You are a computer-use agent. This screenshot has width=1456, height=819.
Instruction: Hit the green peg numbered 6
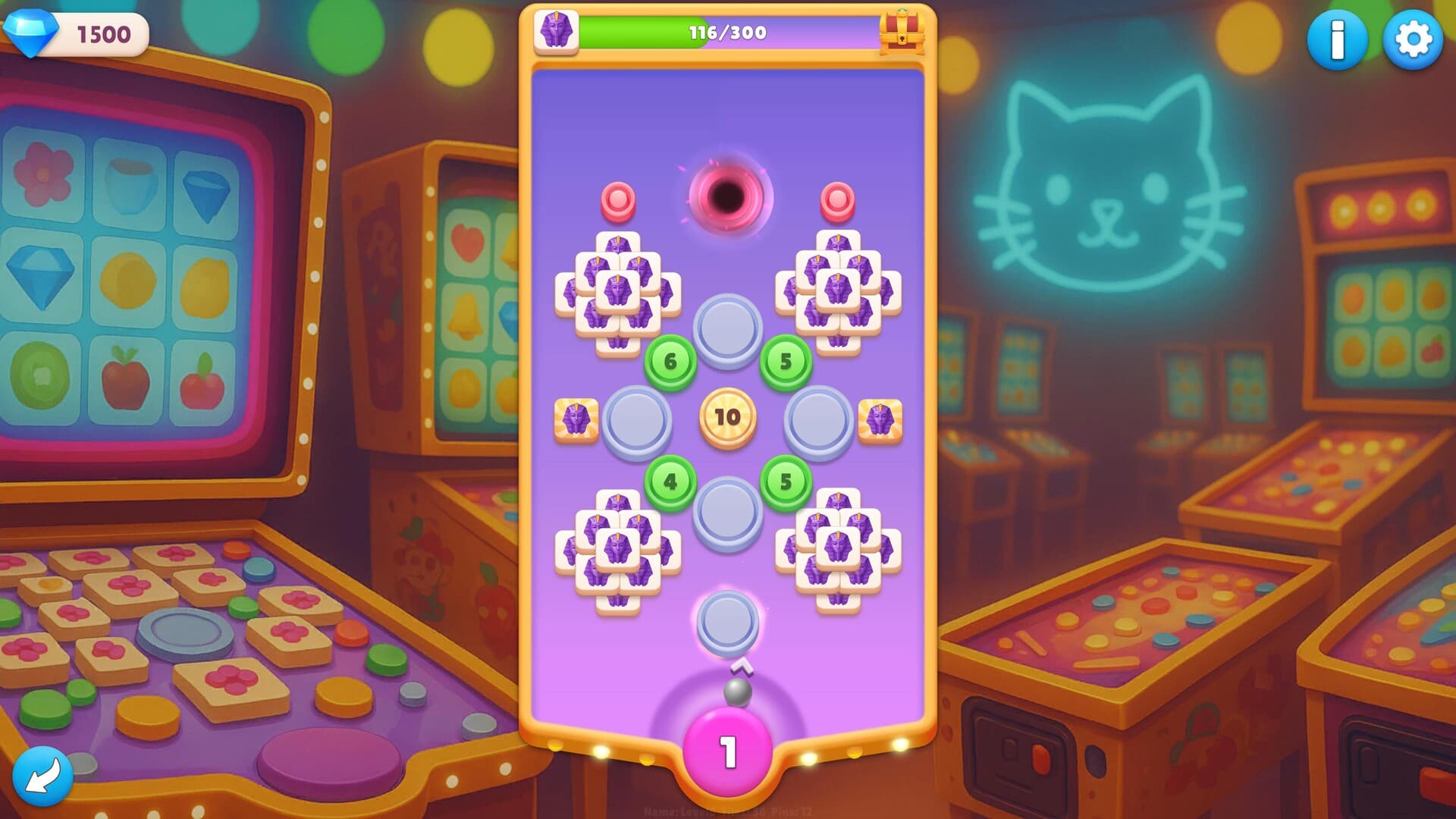670,362
